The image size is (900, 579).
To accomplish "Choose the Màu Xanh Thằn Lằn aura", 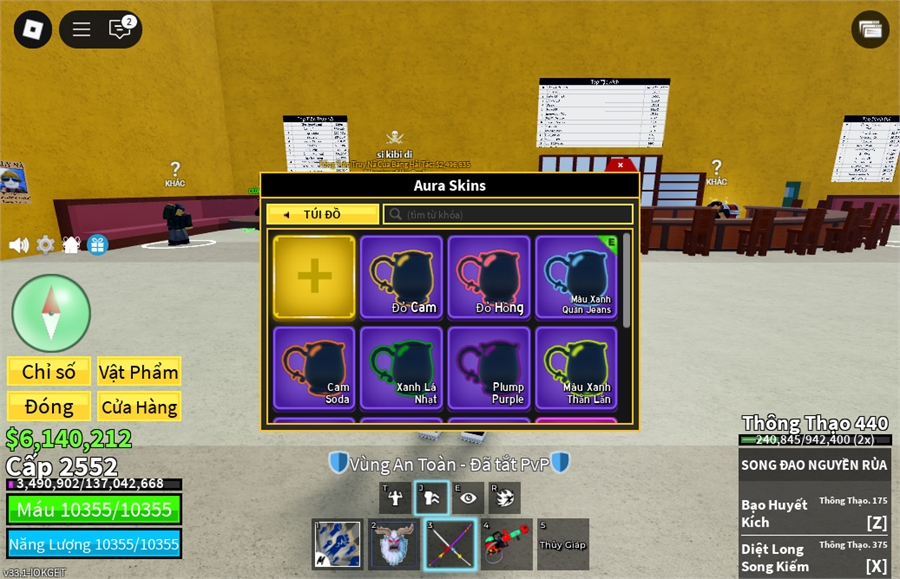I will point(577,368).
